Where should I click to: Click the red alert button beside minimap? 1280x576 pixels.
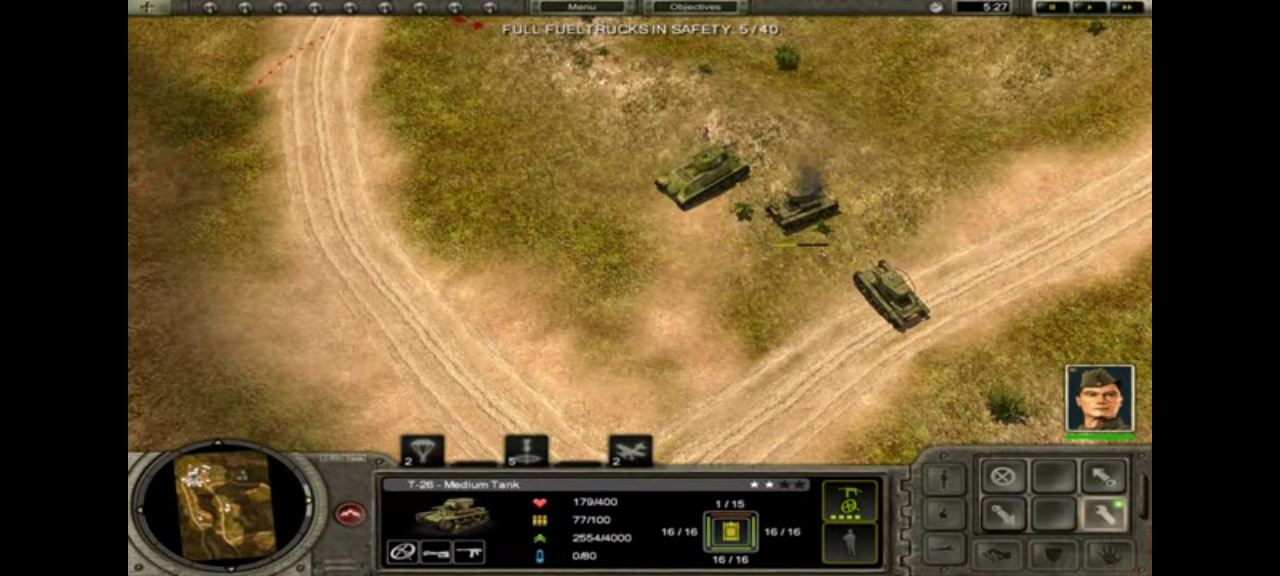(350, 514)
